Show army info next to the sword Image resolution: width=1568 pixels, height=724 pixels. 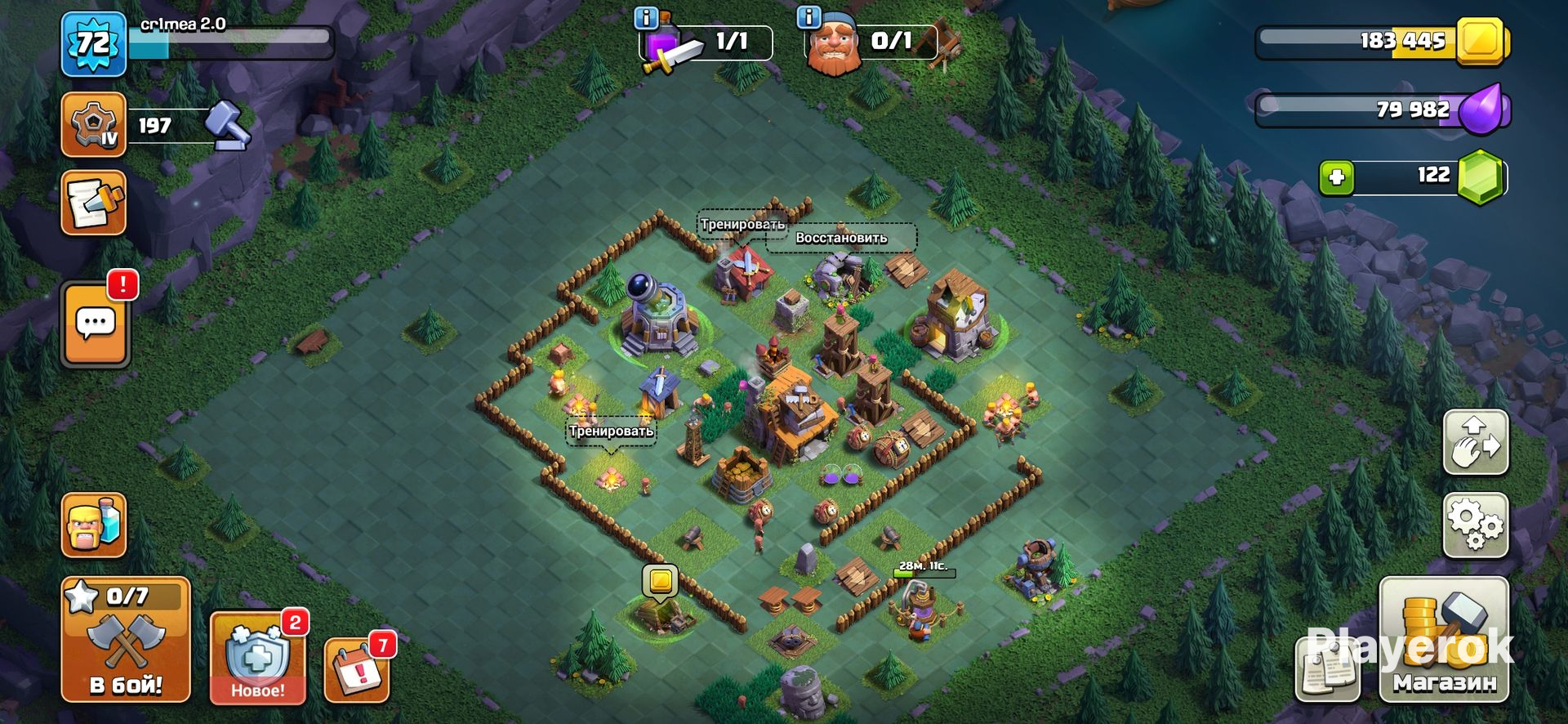[x=647, y=18]
